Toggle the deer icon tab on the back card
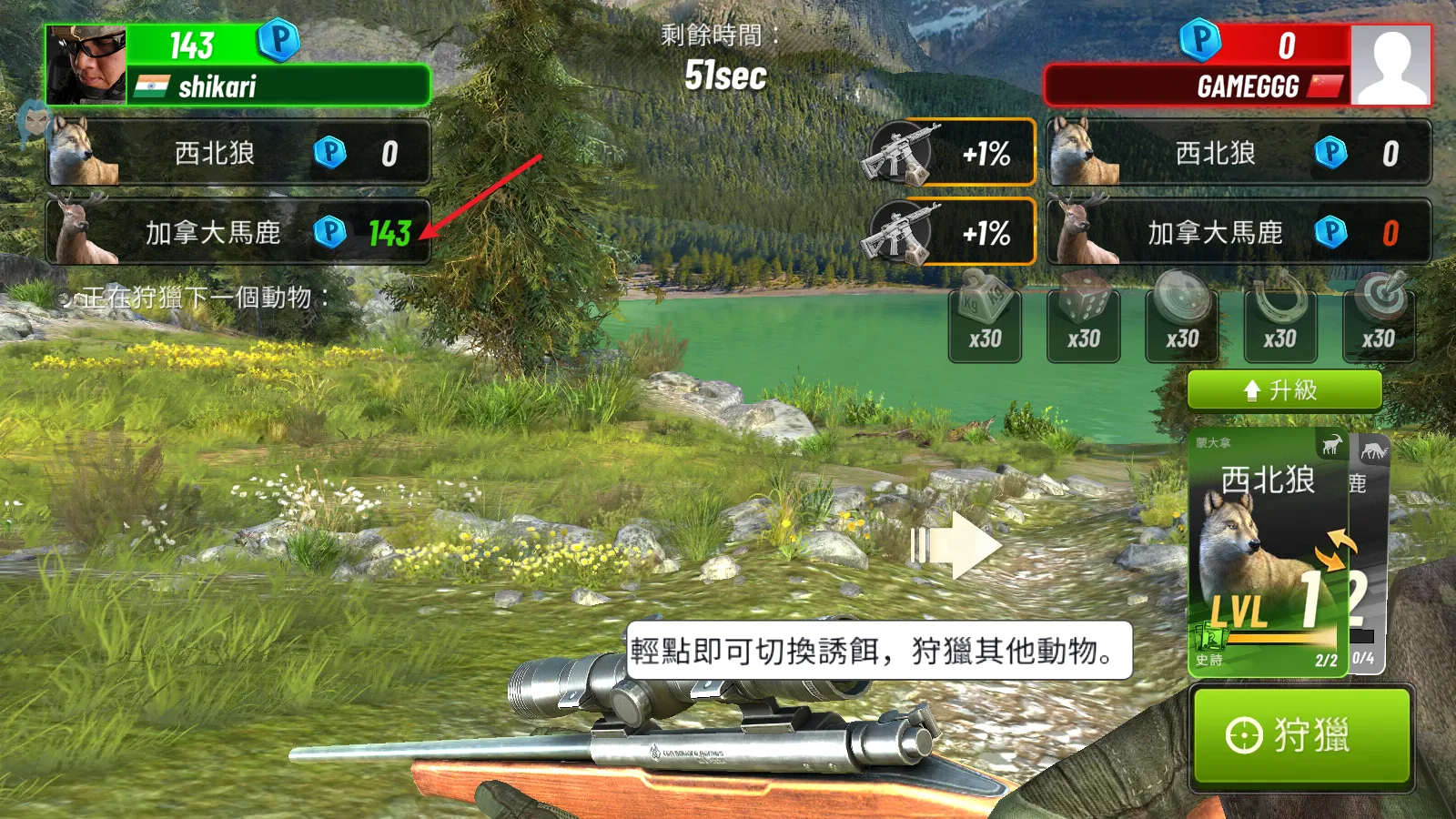This screenshot has height=819, width=1456. coord(1374,449)
